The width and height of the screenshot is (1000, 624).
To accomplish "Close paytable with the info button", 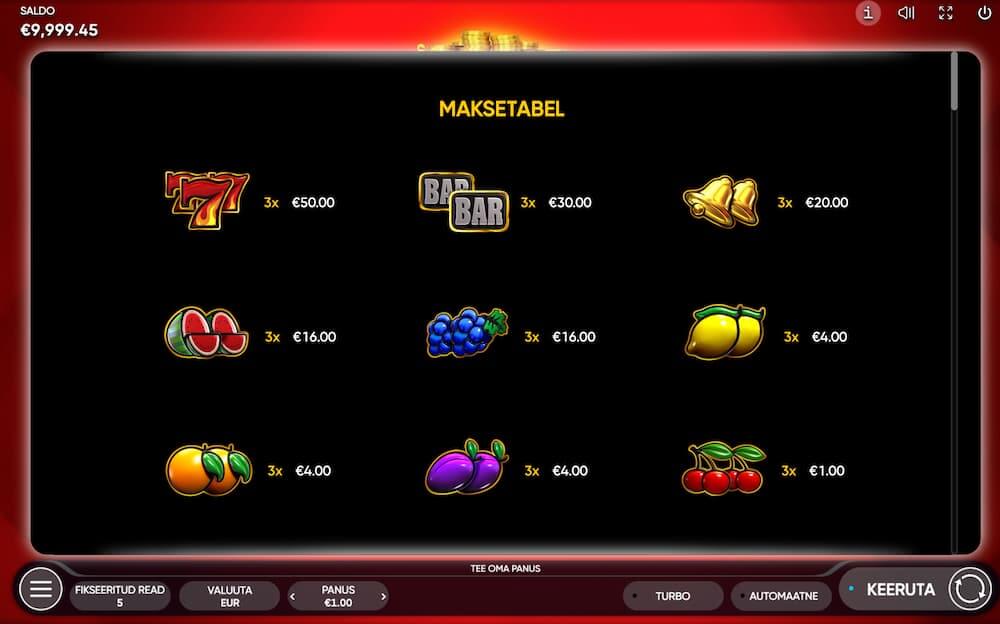I will pyautogui.click(x=868, y=13).
